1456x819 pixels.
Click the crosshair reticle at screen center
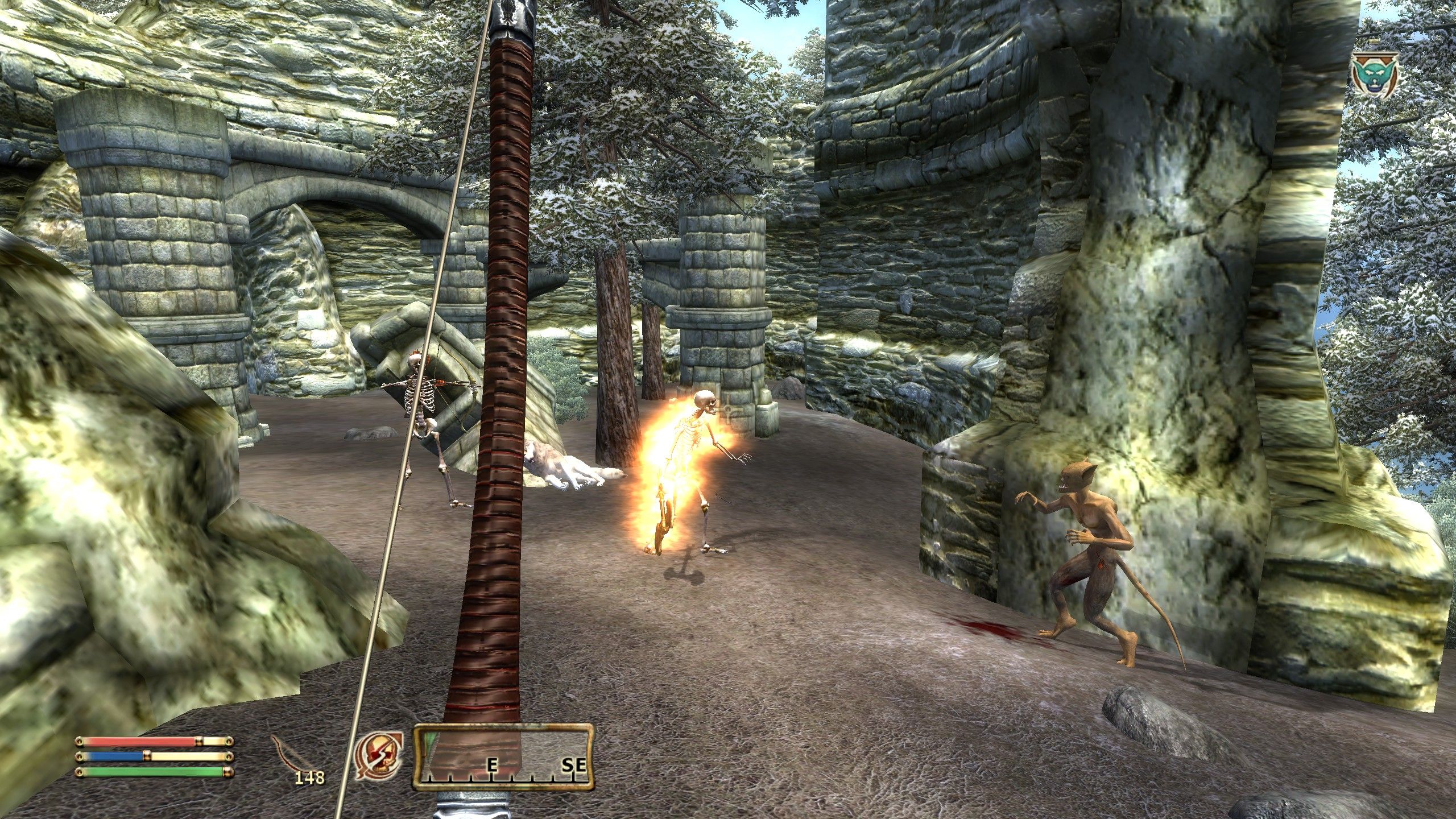pyautogui.click(x=728, y=411)
